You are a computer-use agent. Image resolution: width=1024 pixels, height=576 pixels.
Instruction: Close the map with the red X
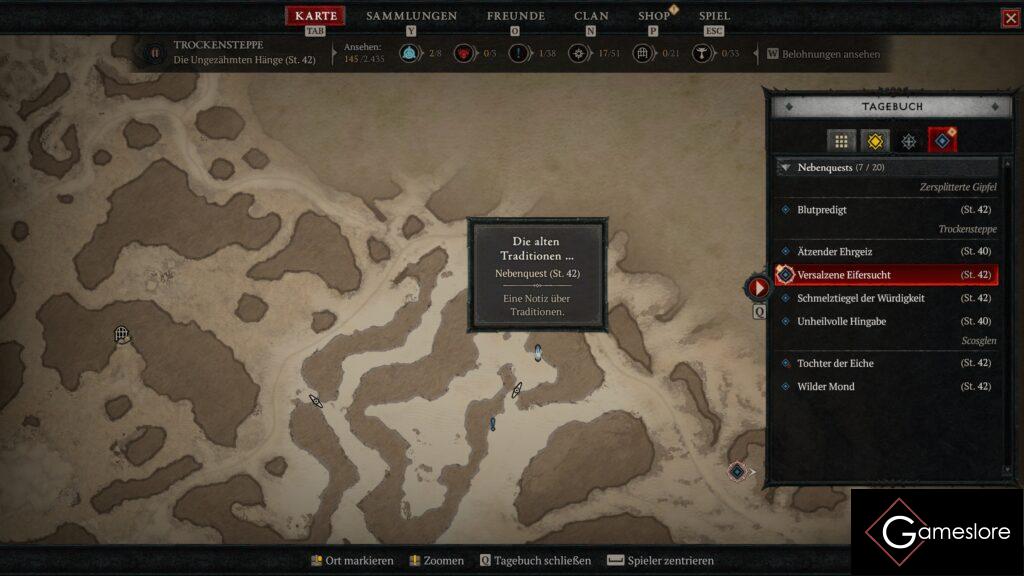(1010, 18)
